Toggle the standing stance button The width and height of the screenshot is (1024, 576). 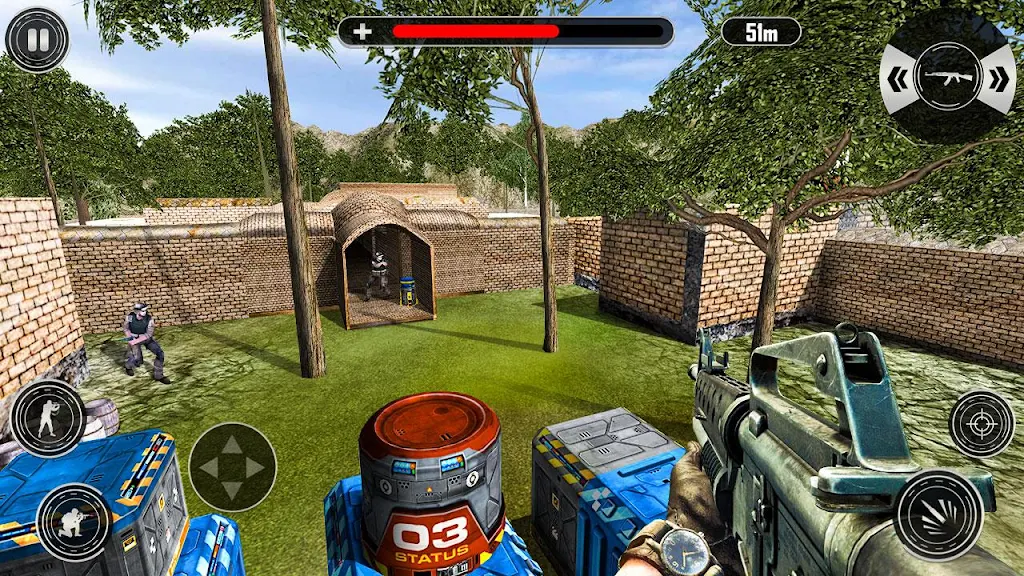point(47,418)
